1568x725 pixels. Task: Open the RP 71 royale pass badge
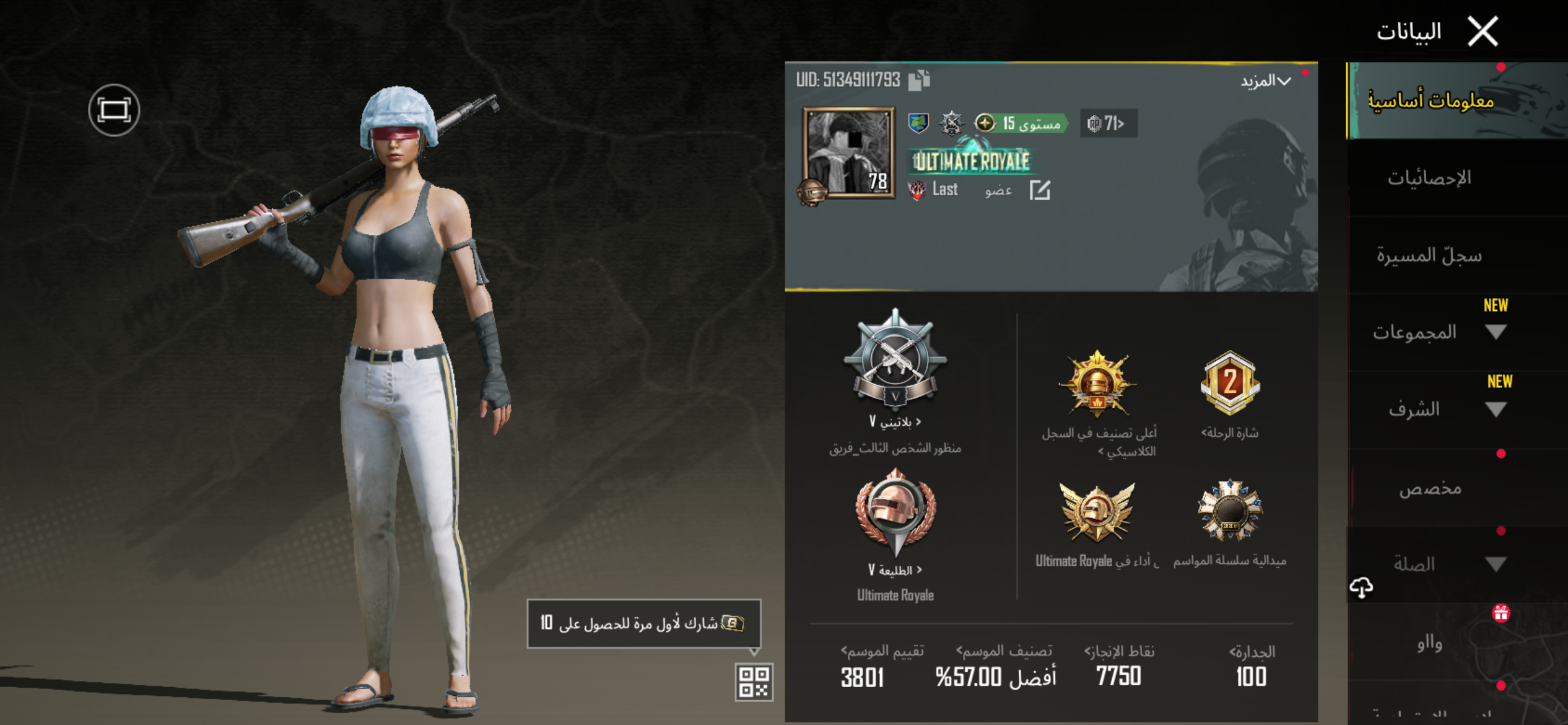1108,123
